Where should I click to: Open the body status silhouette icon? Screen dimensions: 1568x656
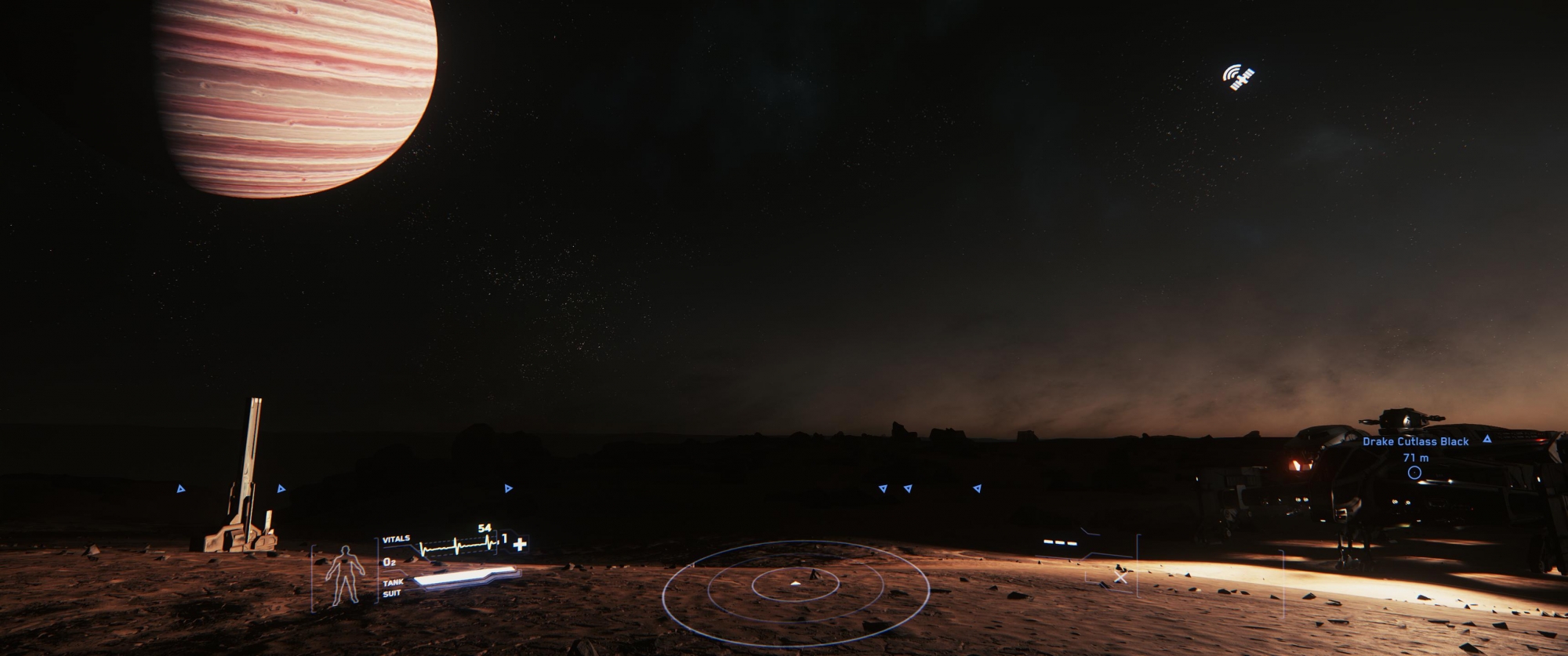pos(345,575)
